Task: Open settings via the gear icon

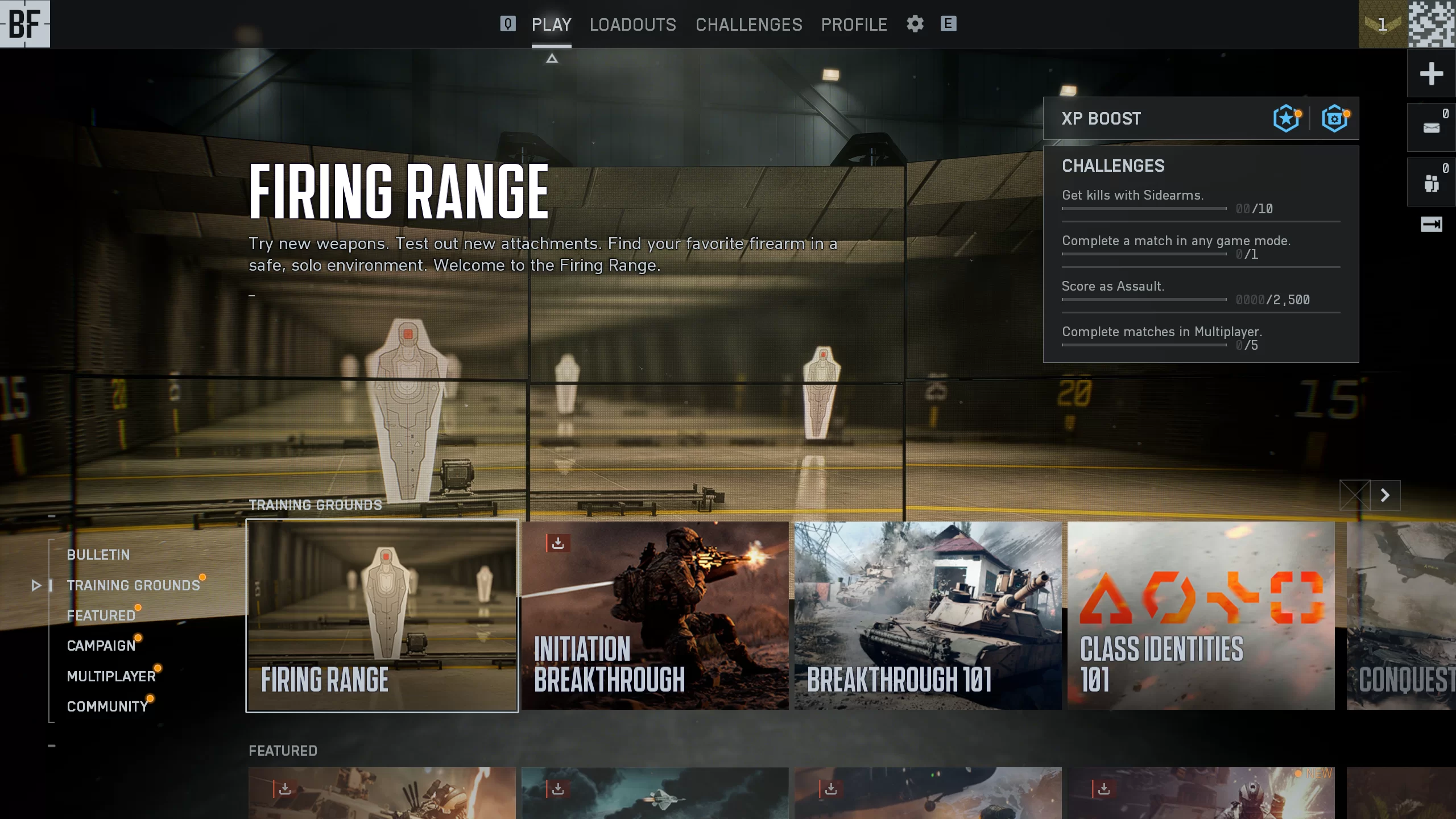Action: [x=915, y=24]
